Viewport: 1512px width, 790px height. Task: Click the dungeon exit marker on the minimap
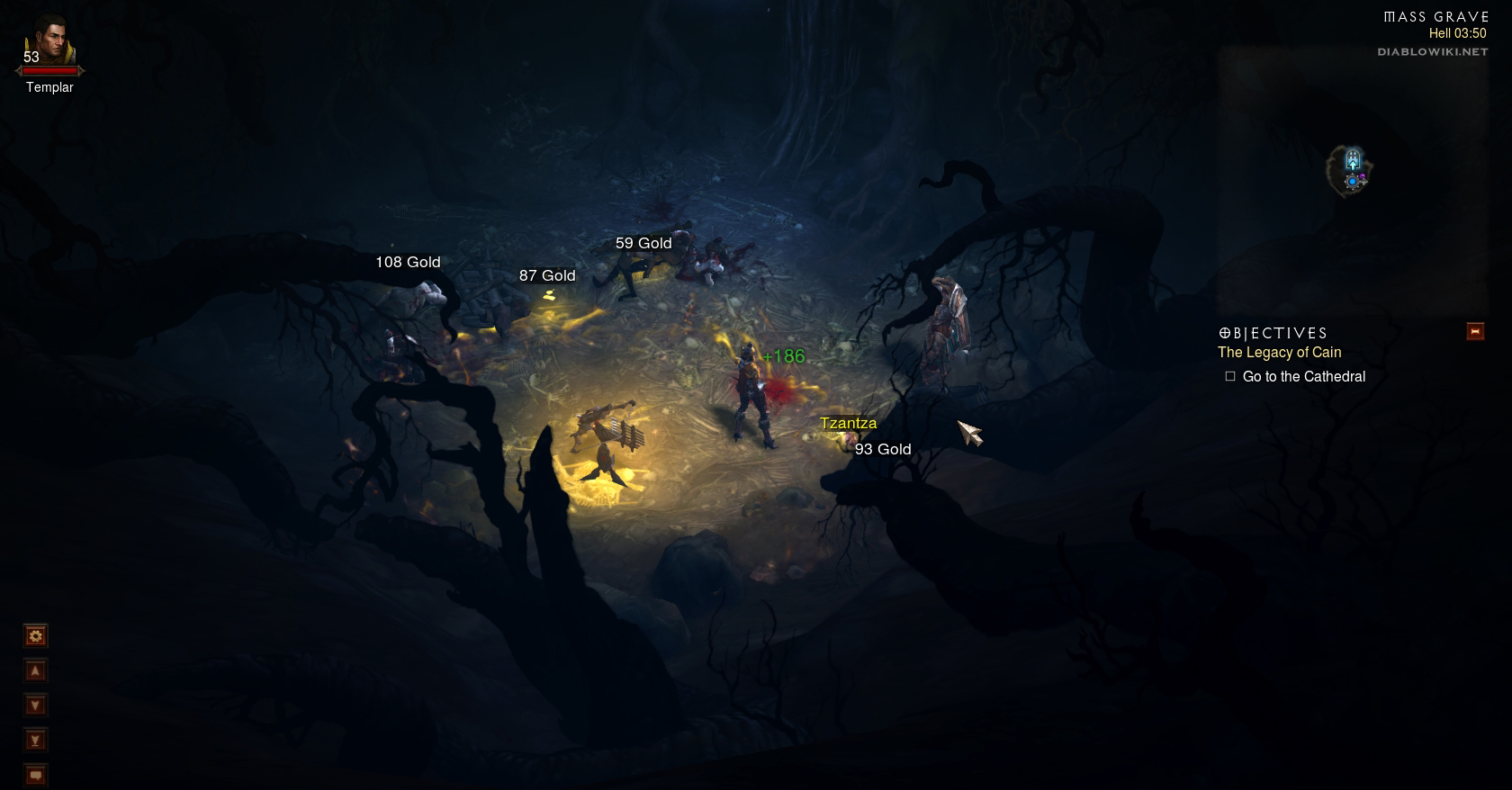coord(1352,161)
